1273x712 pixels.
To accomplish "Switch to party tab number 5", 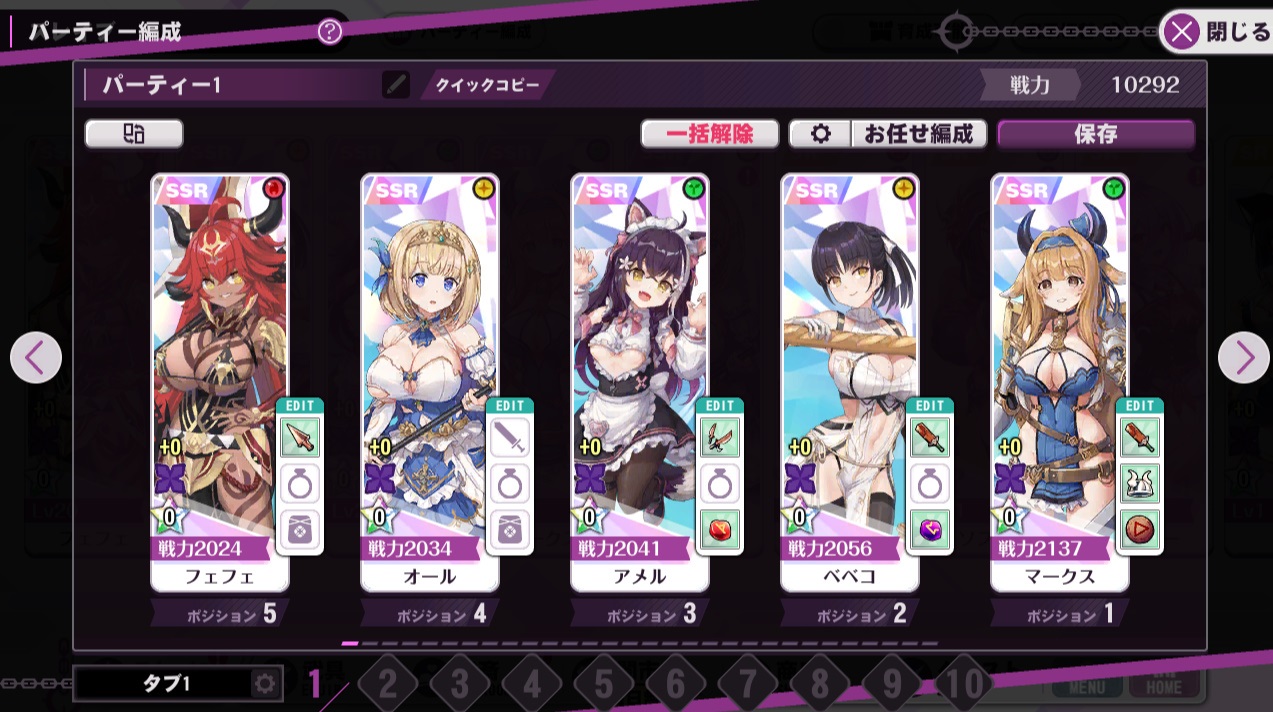I will tap(604, 685).
